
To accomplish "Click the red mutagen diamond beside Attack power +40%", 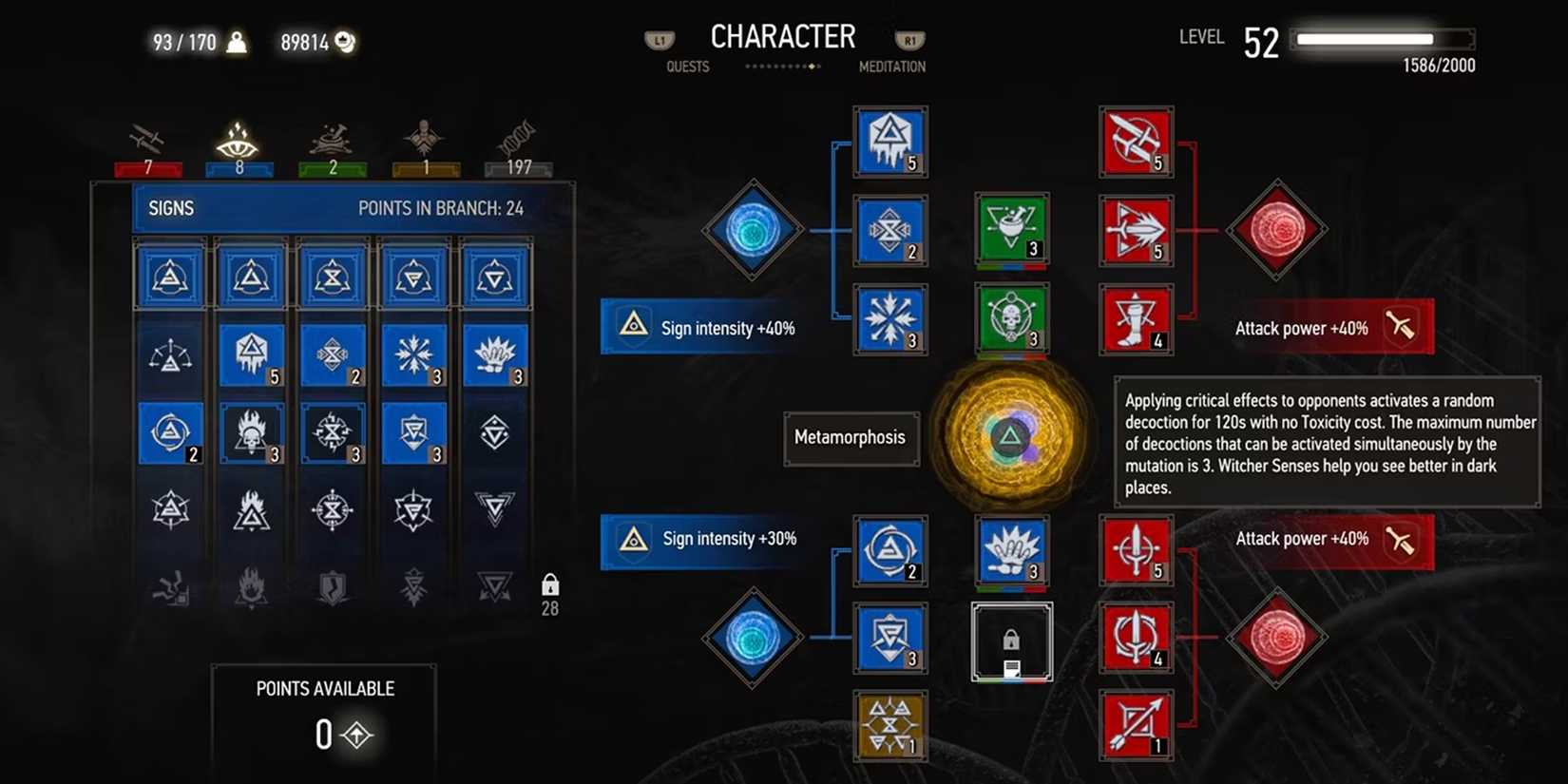I will (1276, 230).
